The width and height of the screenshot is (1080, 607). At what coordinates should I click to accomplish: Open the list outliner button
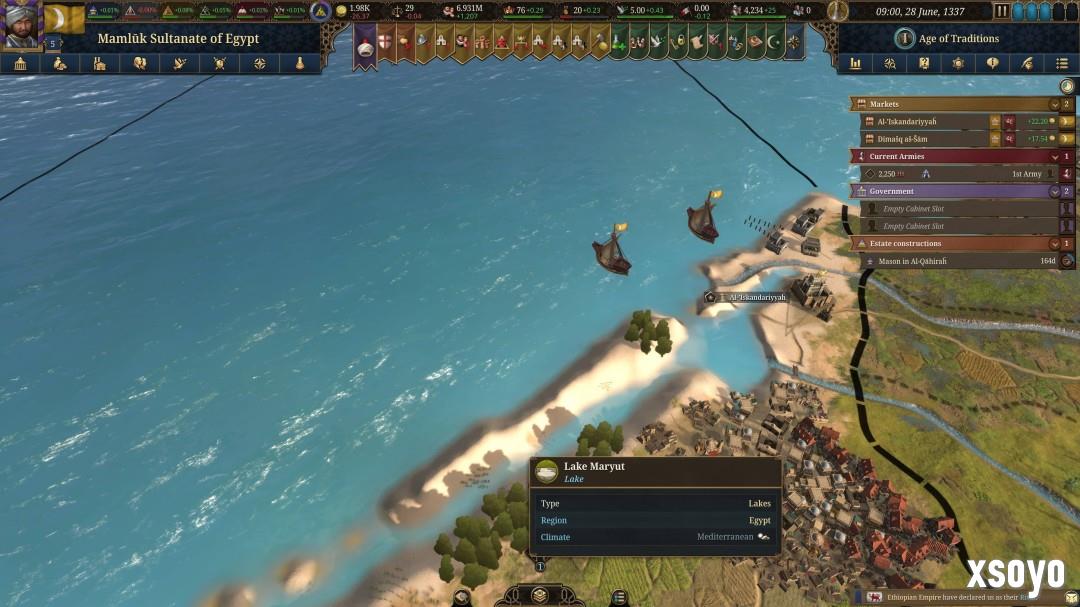coord(1062,63)
